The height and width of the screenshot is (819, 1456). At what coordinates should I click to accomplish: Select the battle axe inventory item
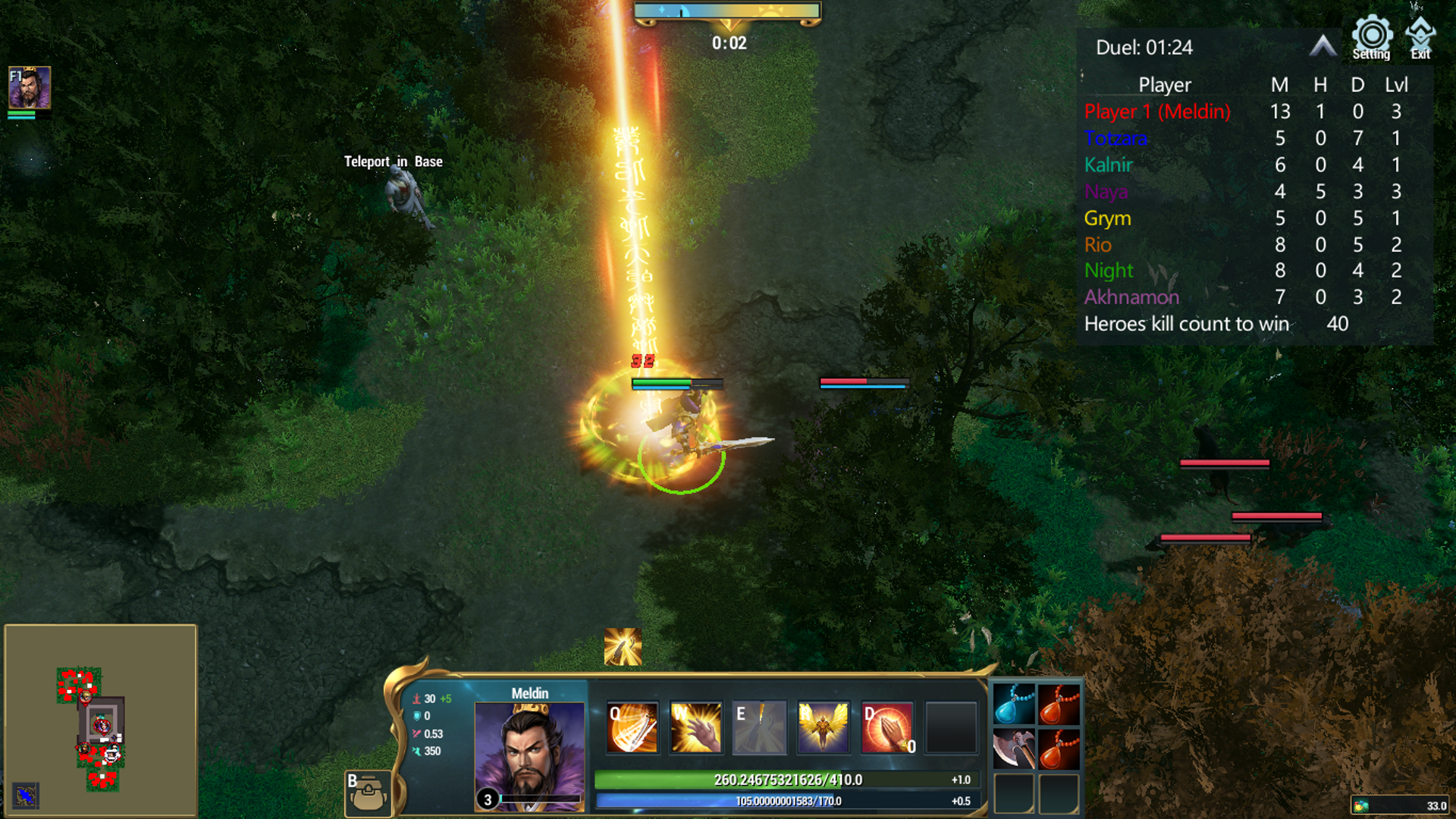[1013, 748]
